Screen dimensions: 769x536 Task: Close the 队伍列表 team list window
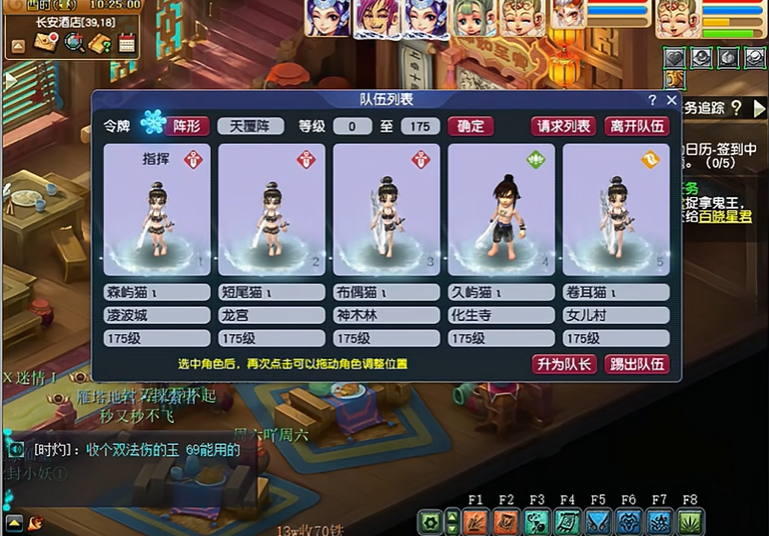pos(672,100)
